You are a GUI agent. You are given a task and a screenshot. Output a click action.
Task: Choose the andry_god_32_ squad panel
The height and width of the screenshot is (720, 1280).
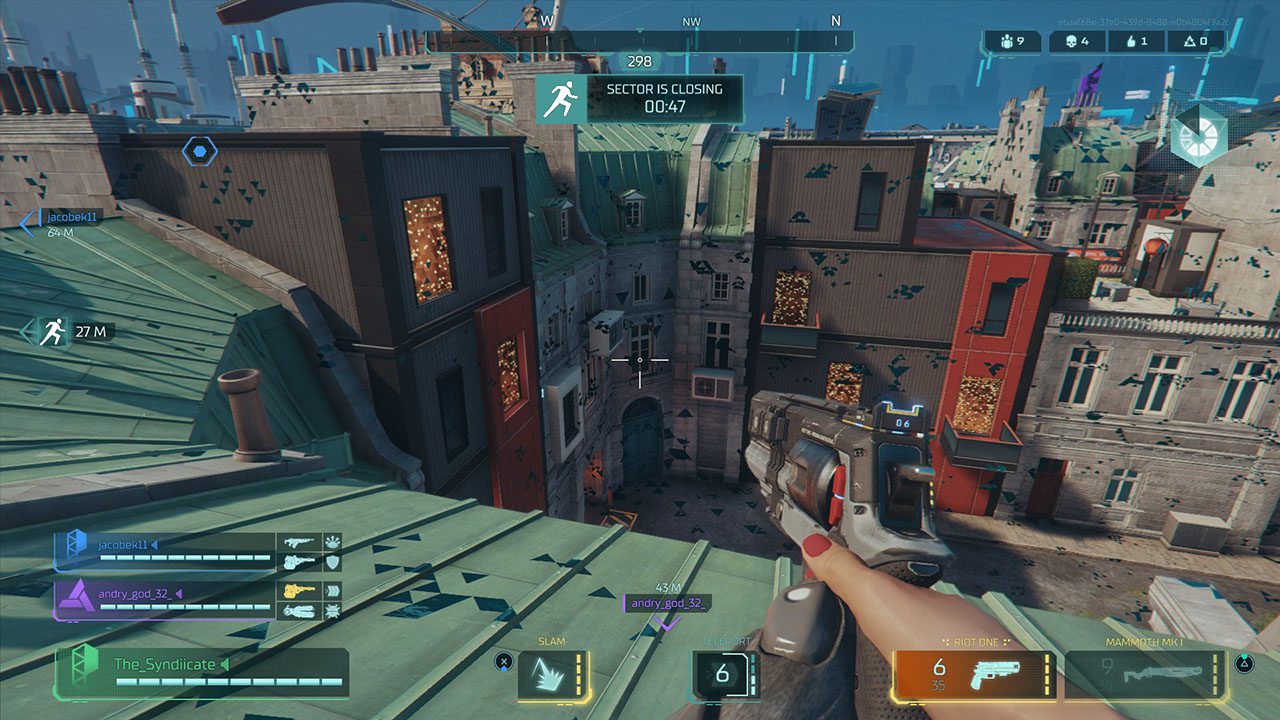pos(165,600)
